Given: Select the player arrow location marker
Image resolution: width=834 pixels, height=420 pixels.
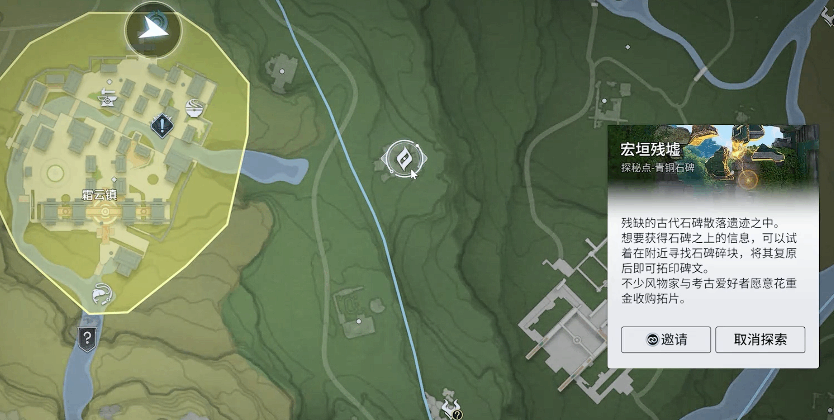Looking at the screenshot, I should [x=153, y=30].
